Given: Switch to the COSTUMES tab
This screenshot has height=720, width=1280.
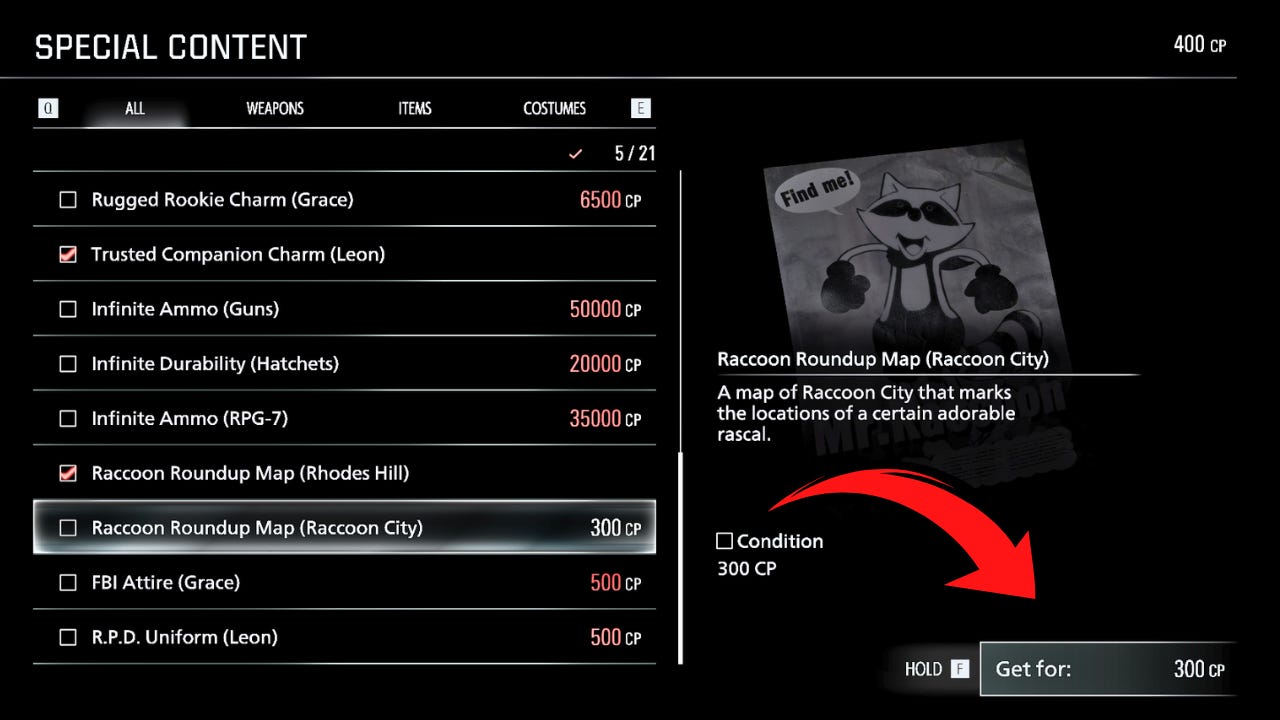Looking at the screenshot, I should coord(554,108).
